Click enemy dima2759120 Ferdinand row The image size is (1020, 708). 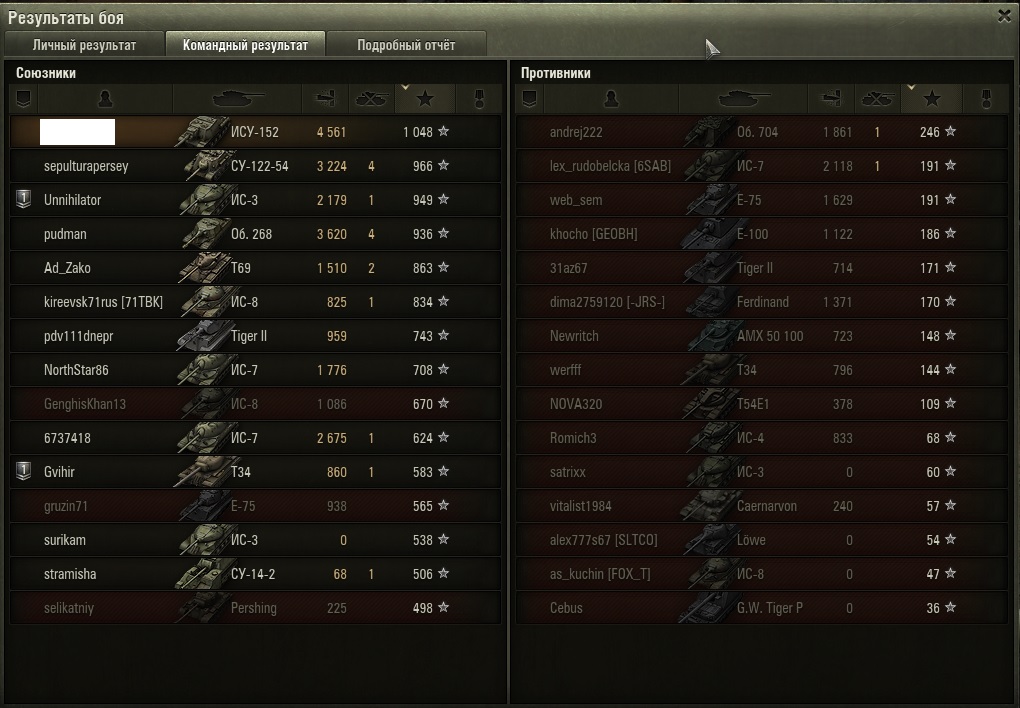760,302
